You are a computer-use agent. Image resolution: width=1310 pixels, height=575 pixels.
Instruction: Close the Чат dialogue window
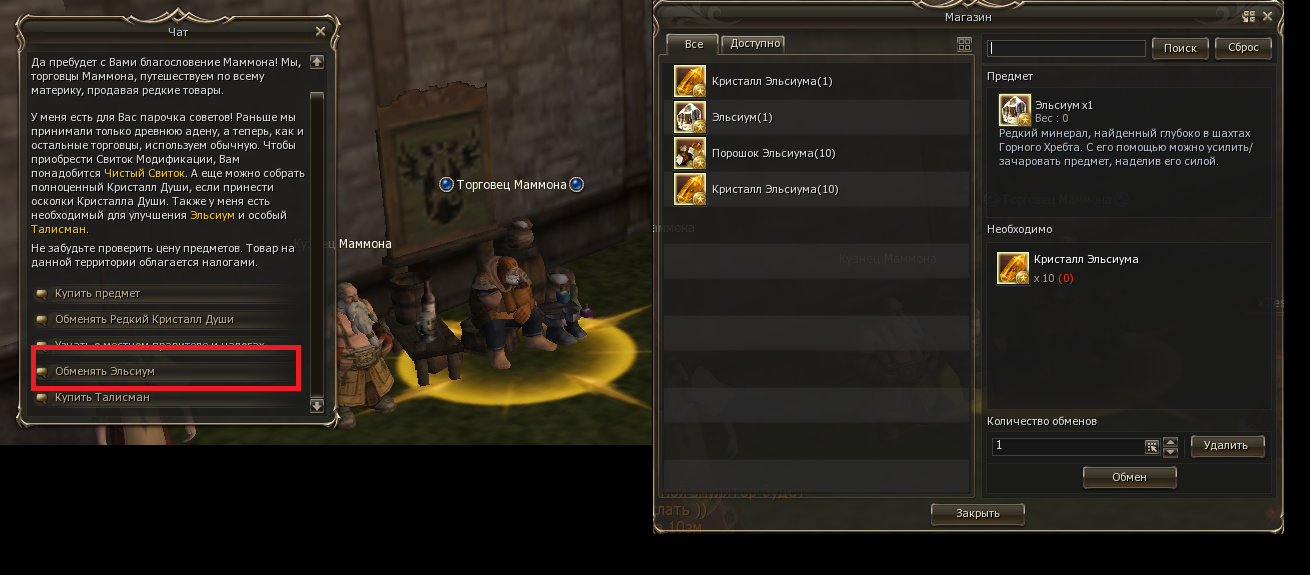(320, 31)
